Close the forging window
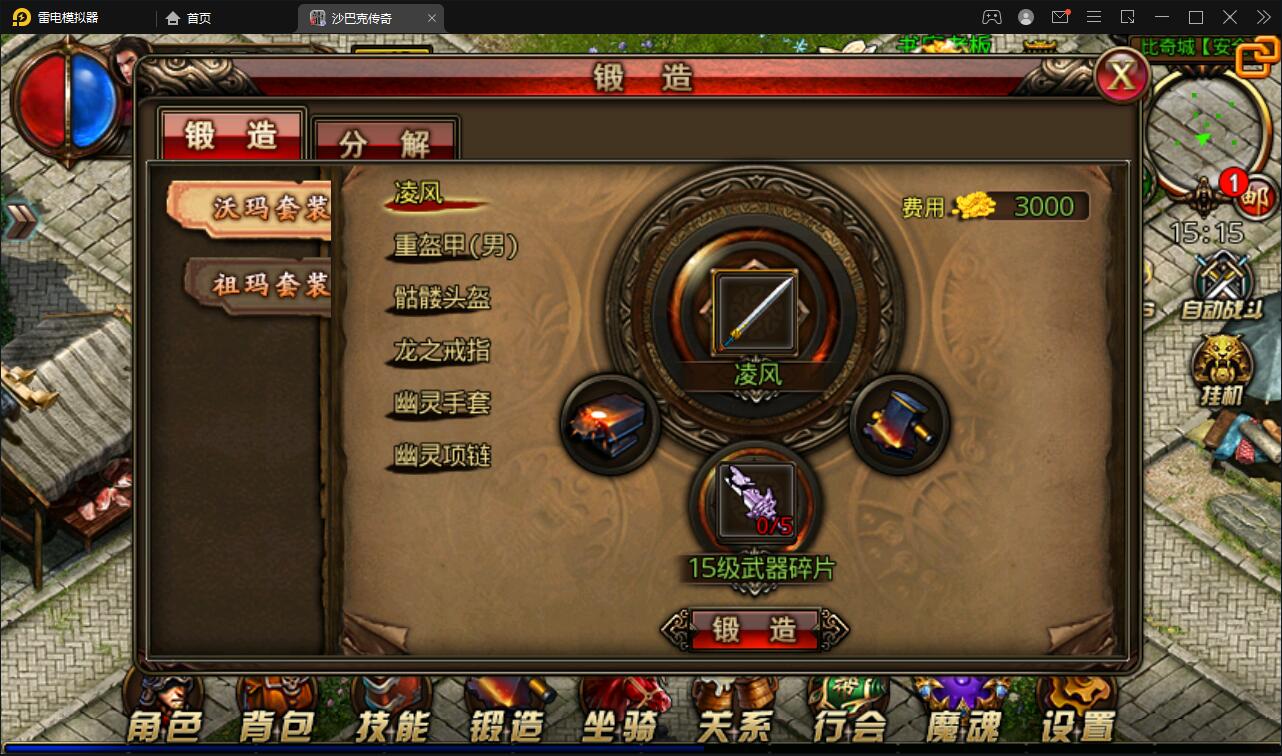The image size is (1282, 756). (x=1121, y=76)
